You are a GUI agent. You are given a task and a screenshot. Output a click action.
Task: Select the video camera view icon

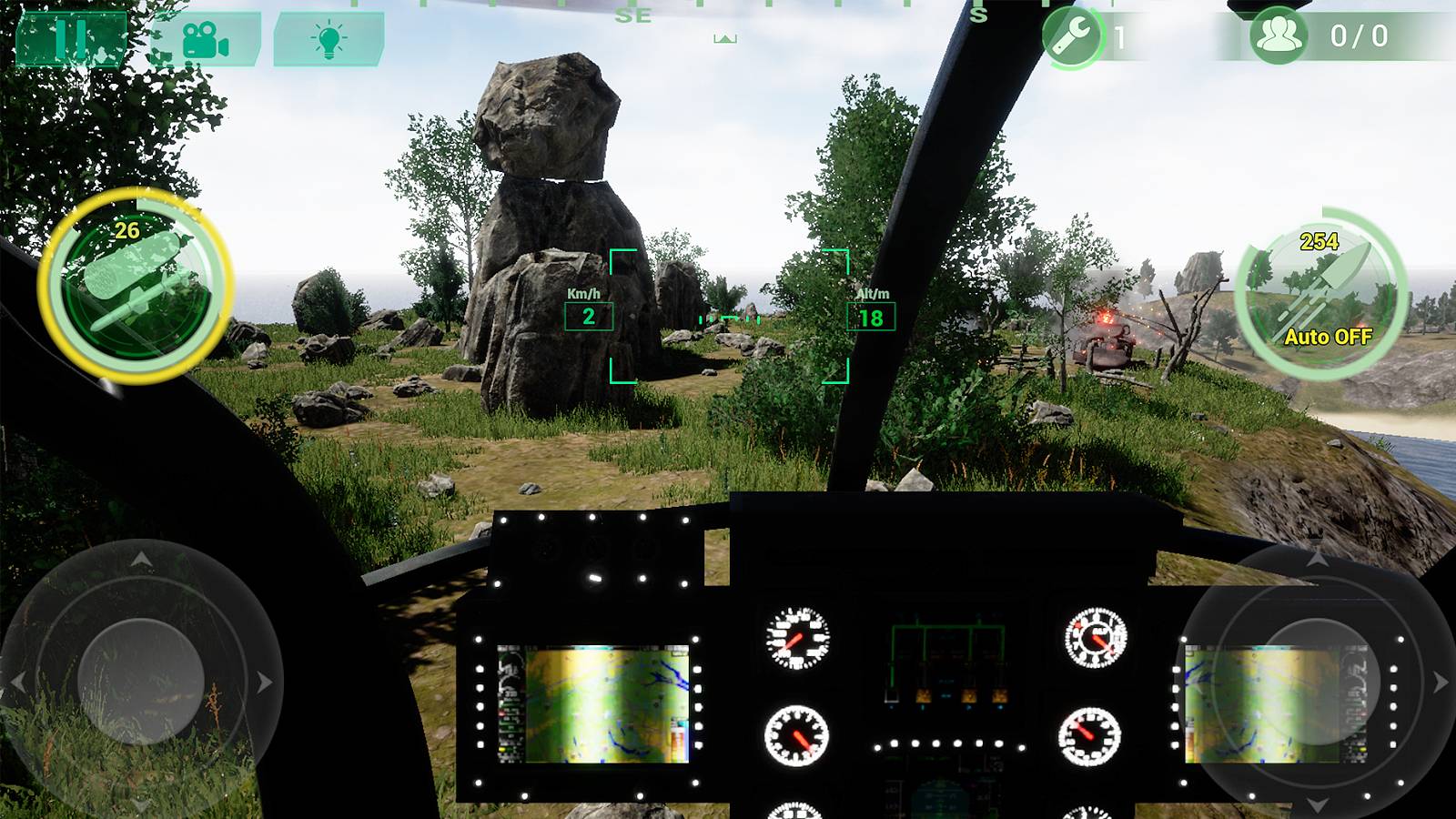pyautogui.click(x=207, y=38)
